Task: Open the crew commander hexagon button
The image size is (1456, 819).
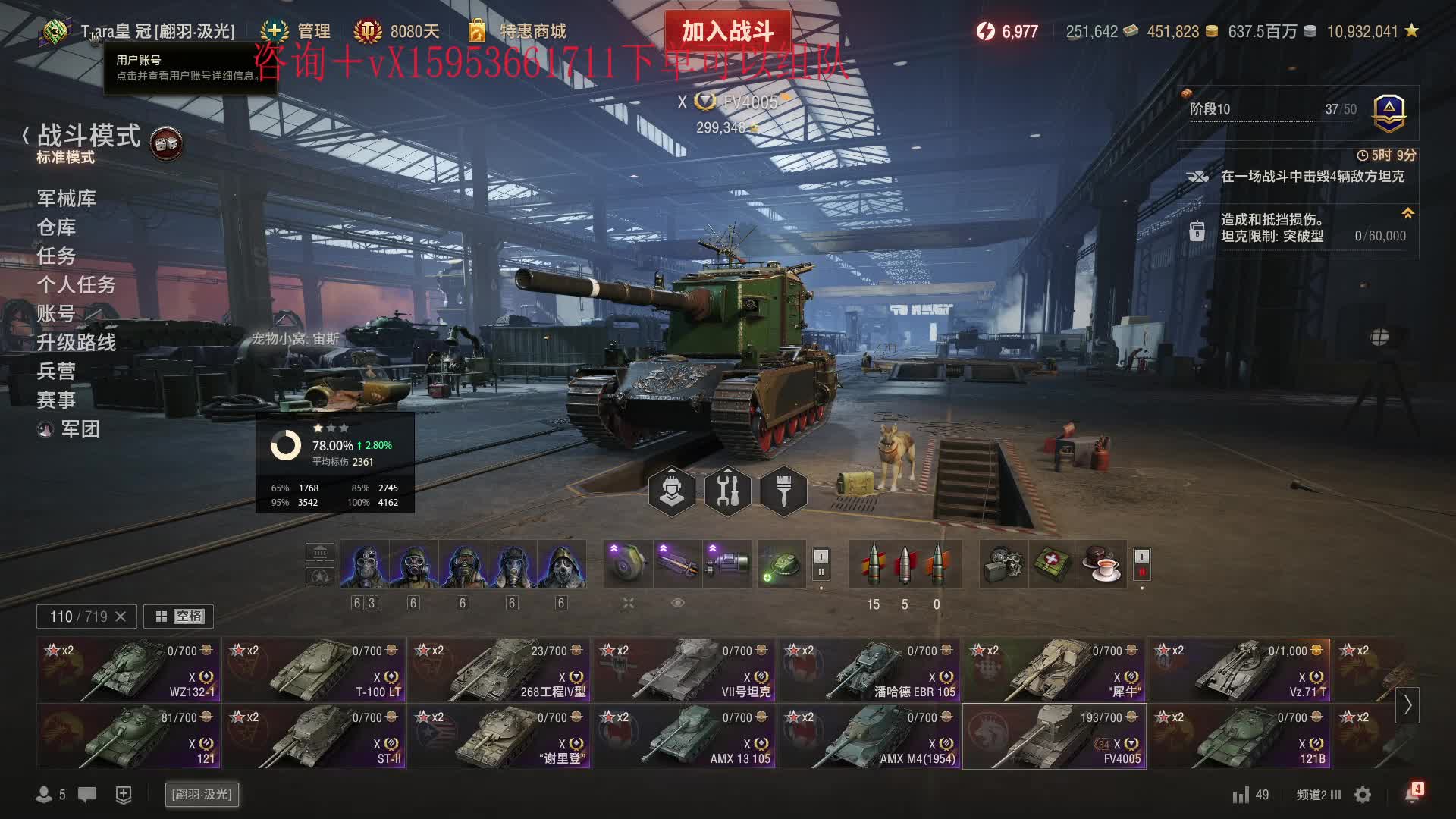Action: (671, 491)
